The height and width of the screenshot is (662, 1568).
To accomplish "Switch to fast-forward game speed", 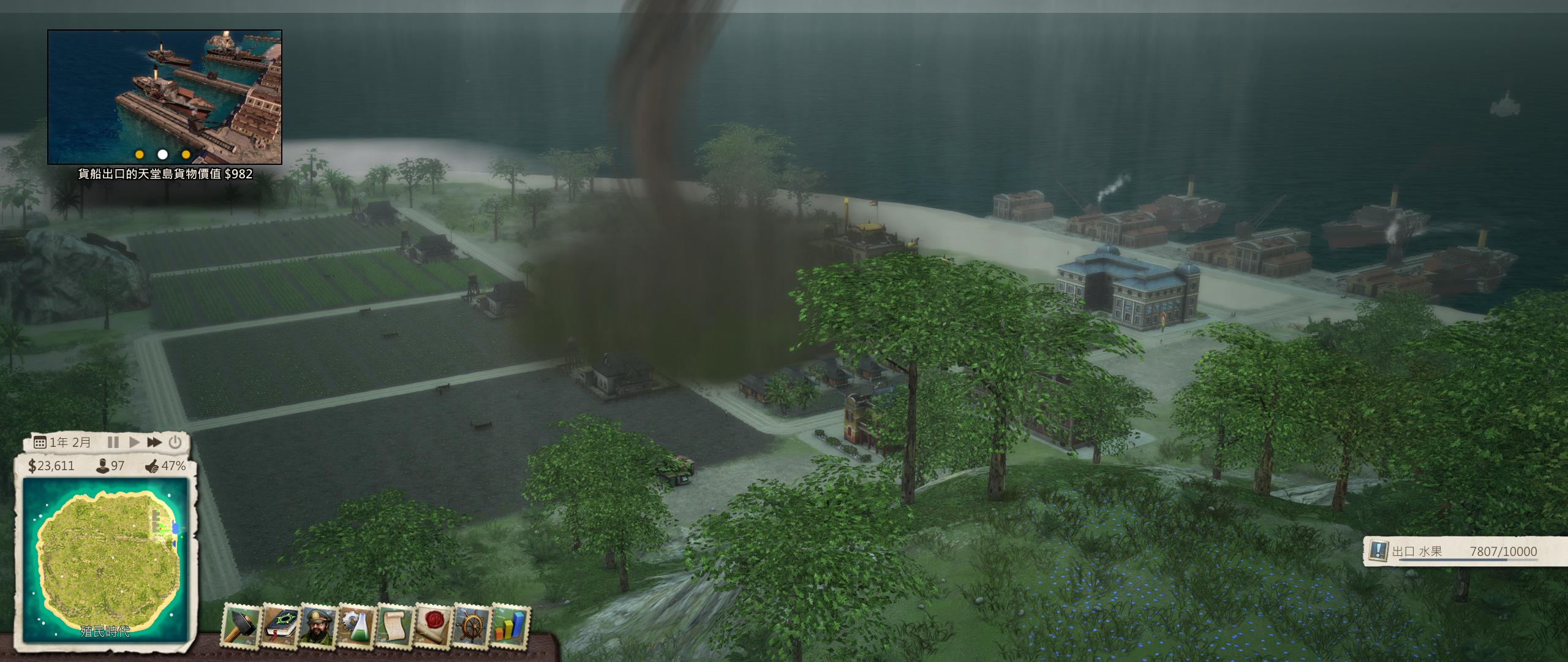I will (154, 442).
